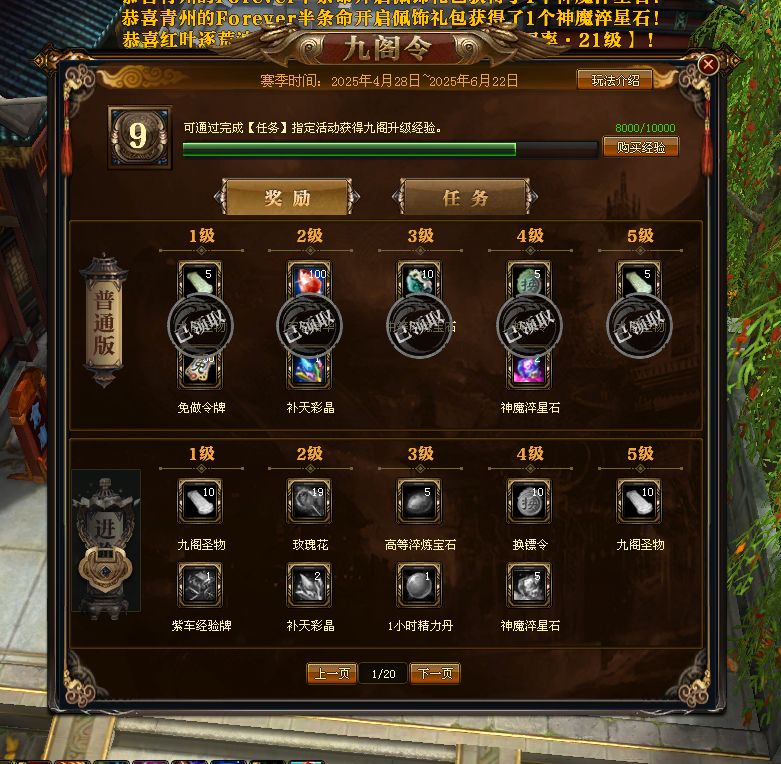Select the 紫车经验牌 reward icon

(199, 585)
